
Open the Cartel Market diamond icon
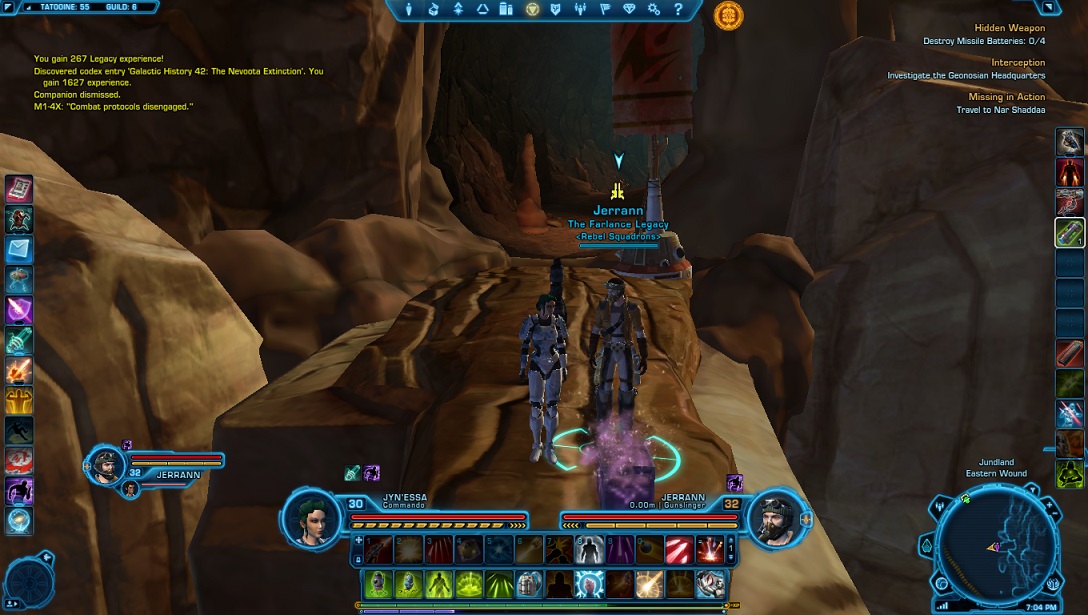[629, 9]
